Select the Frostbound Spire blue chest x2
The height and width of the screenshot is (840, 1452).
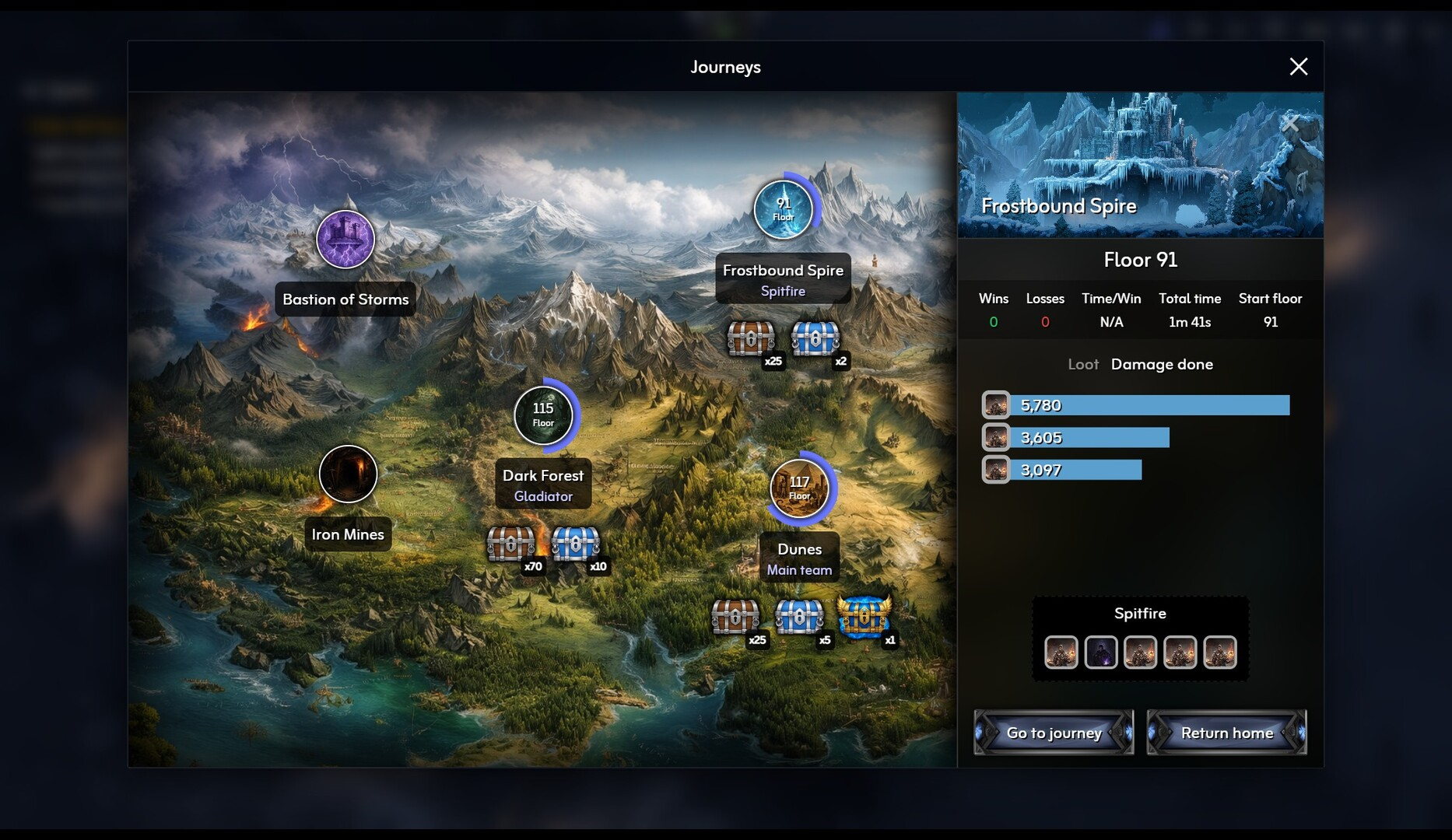[x=815, y=338]
